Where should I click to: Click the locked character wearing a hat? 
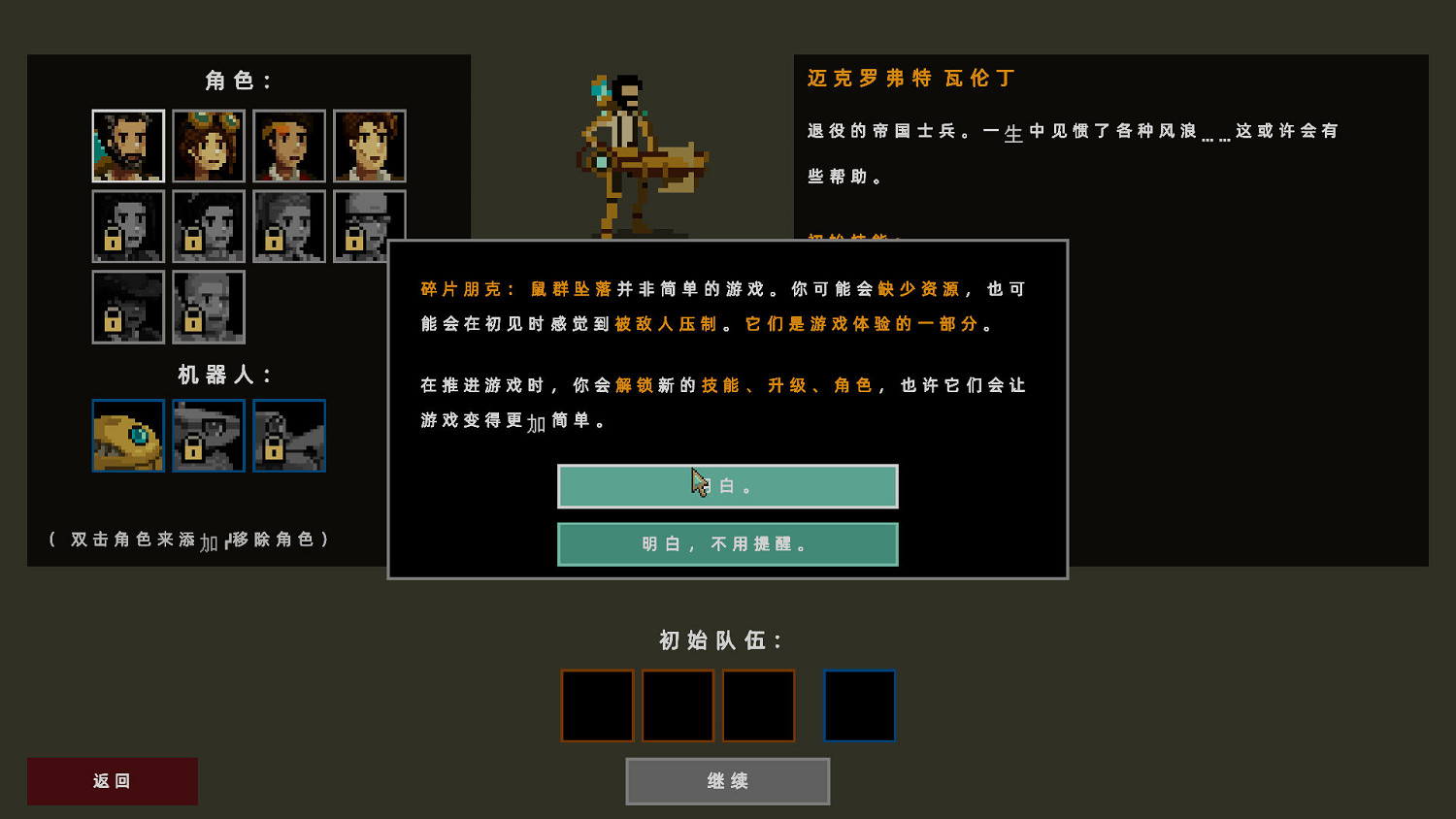point(370,226)
